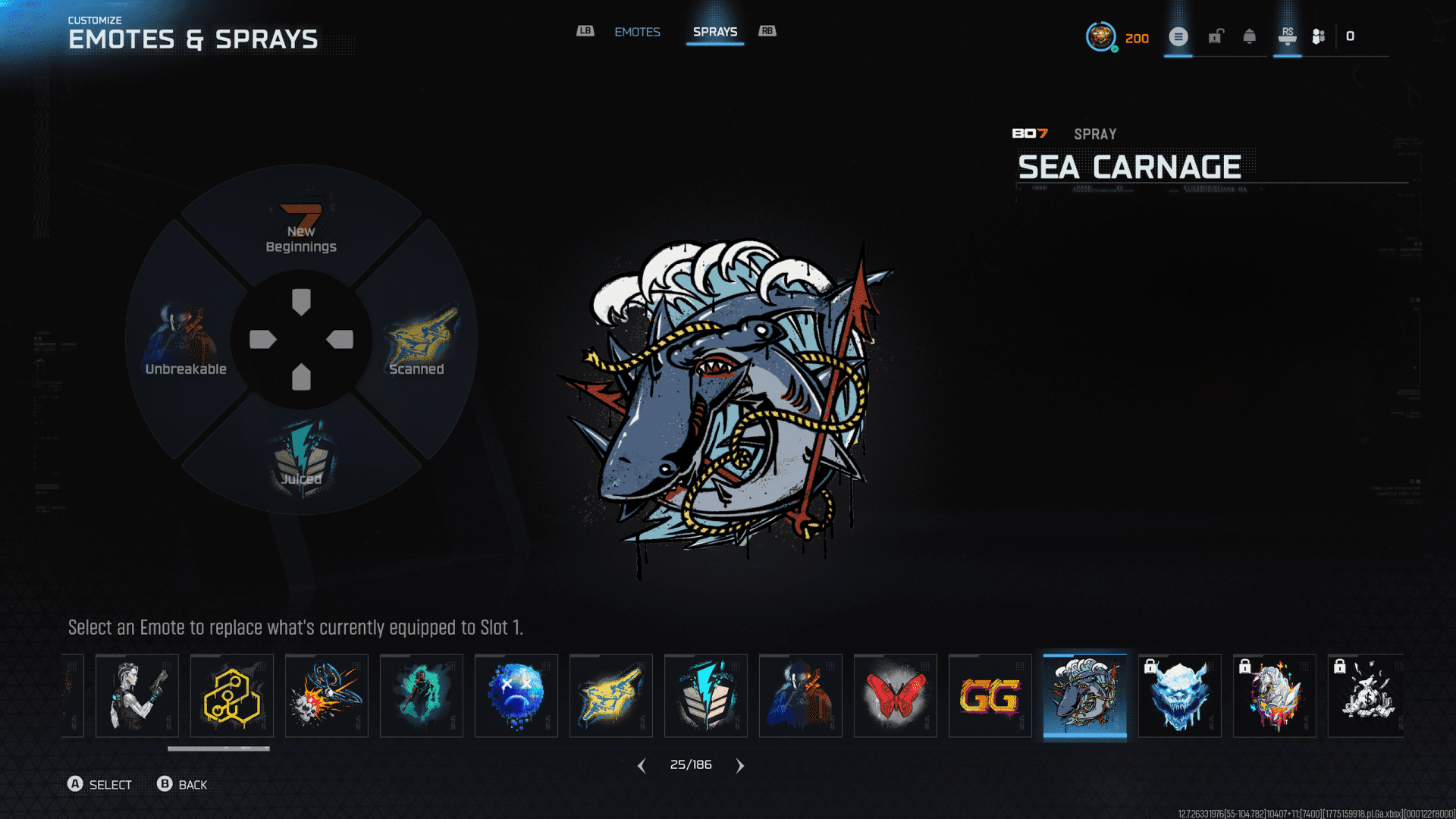The image size is (1456, 819).
Task: Pick the locked money bag spray
Action: 1367,695
